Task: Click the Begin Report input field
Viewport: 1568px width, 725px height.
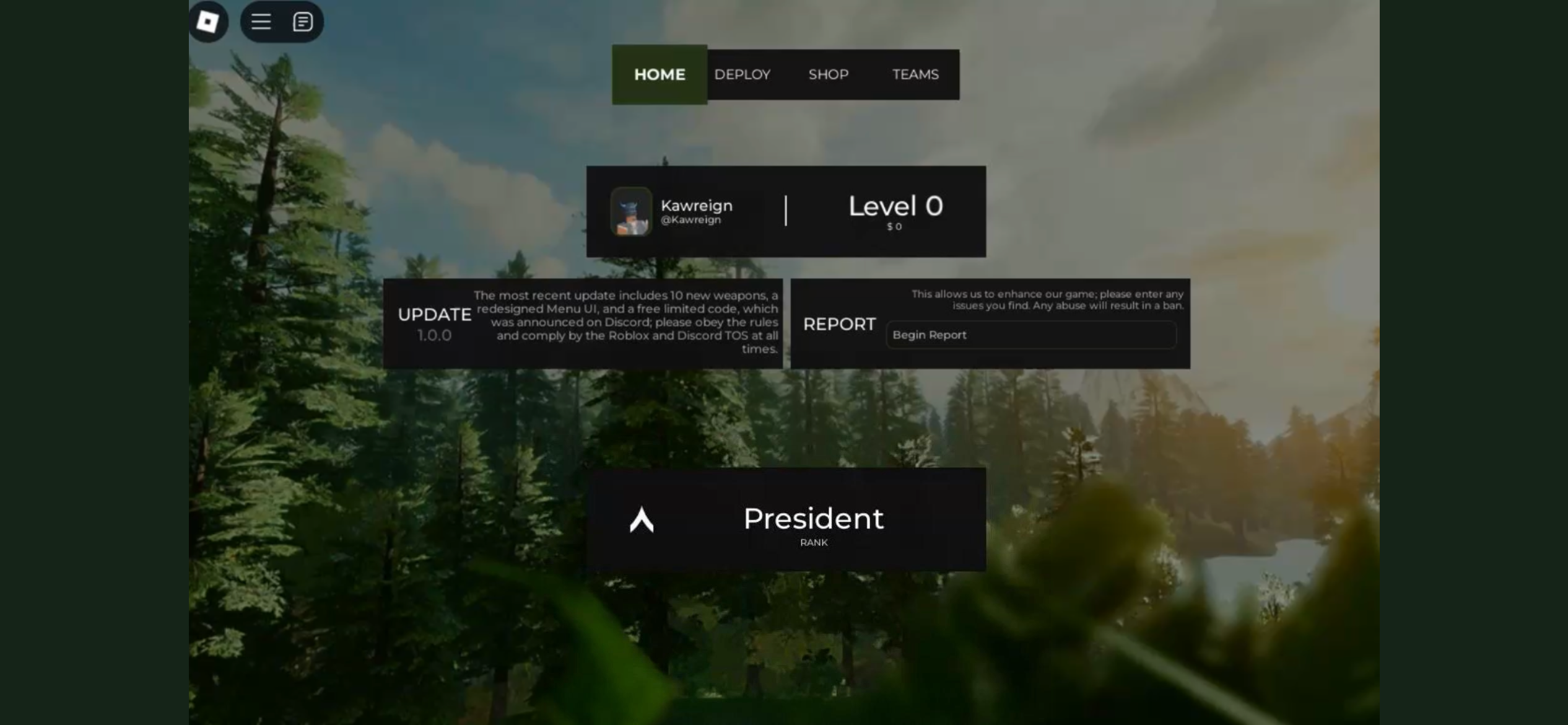Action: click(1030, 335)
